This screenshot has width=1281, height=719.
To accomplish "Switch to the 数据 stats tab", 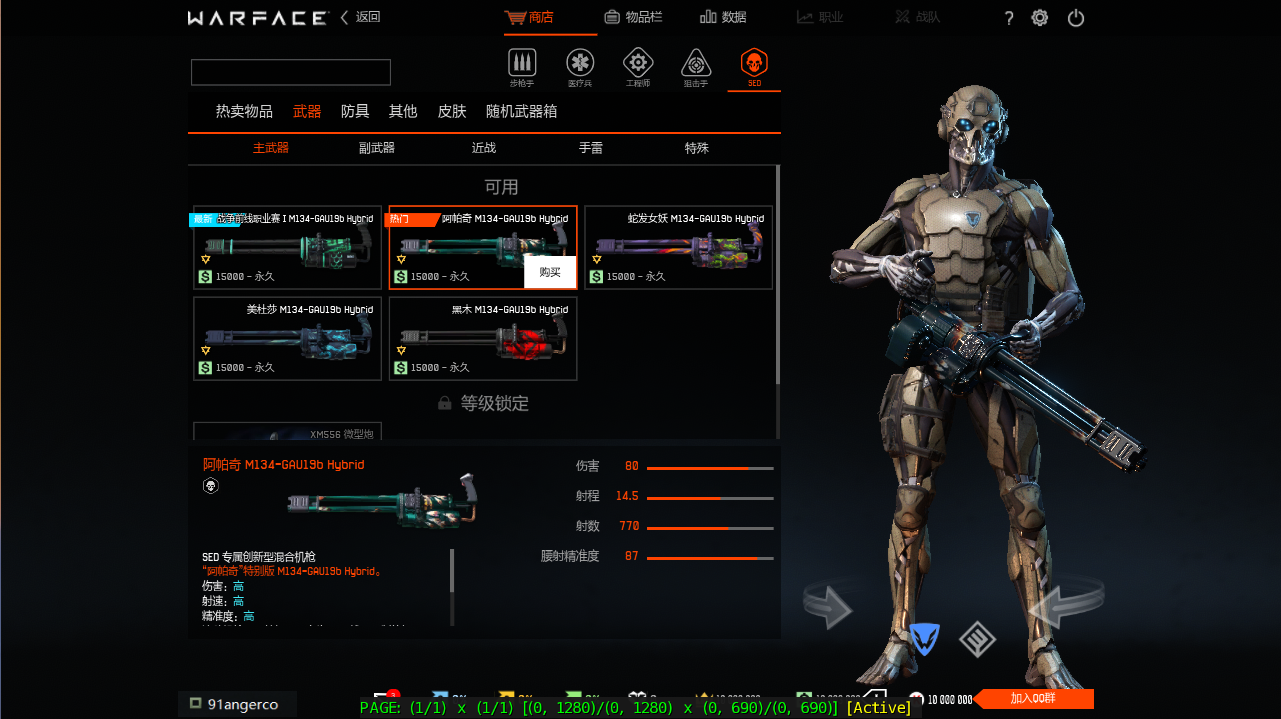I will pyautogui.click(x=723, y=17).
